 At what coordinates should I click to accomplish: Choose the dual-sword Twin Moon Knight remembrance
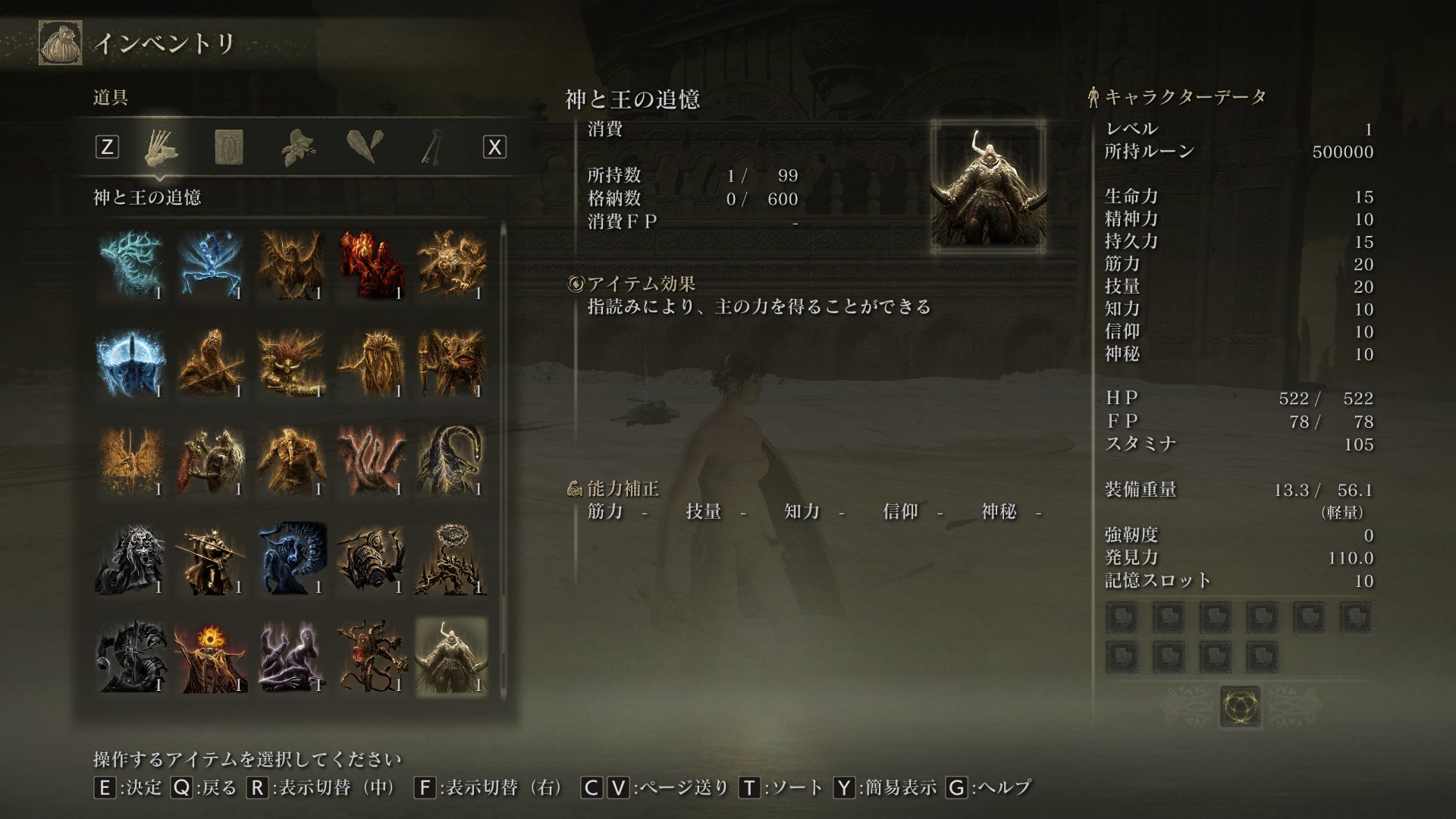coord(211,560)
